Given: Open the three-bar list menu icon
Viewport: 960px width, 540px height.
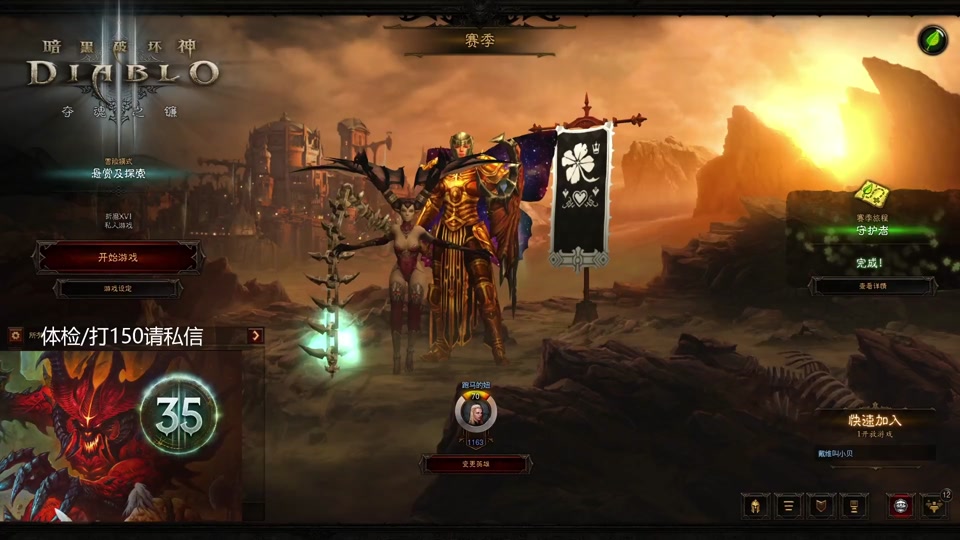Looking at the screenshot, I should pyautogui.click(x=788, y=505).
